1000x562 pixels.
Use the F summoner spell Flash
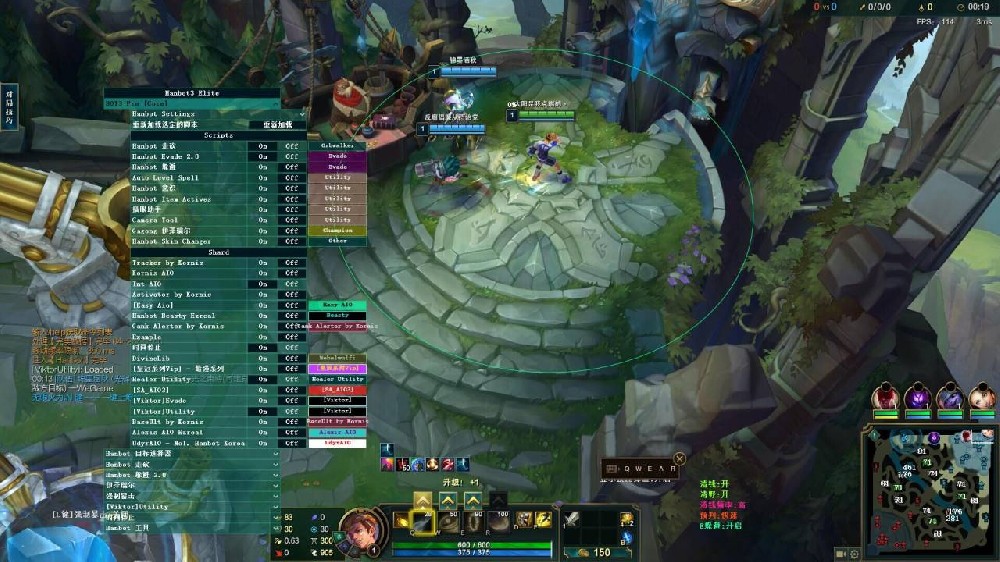click(x=544, y=520)
